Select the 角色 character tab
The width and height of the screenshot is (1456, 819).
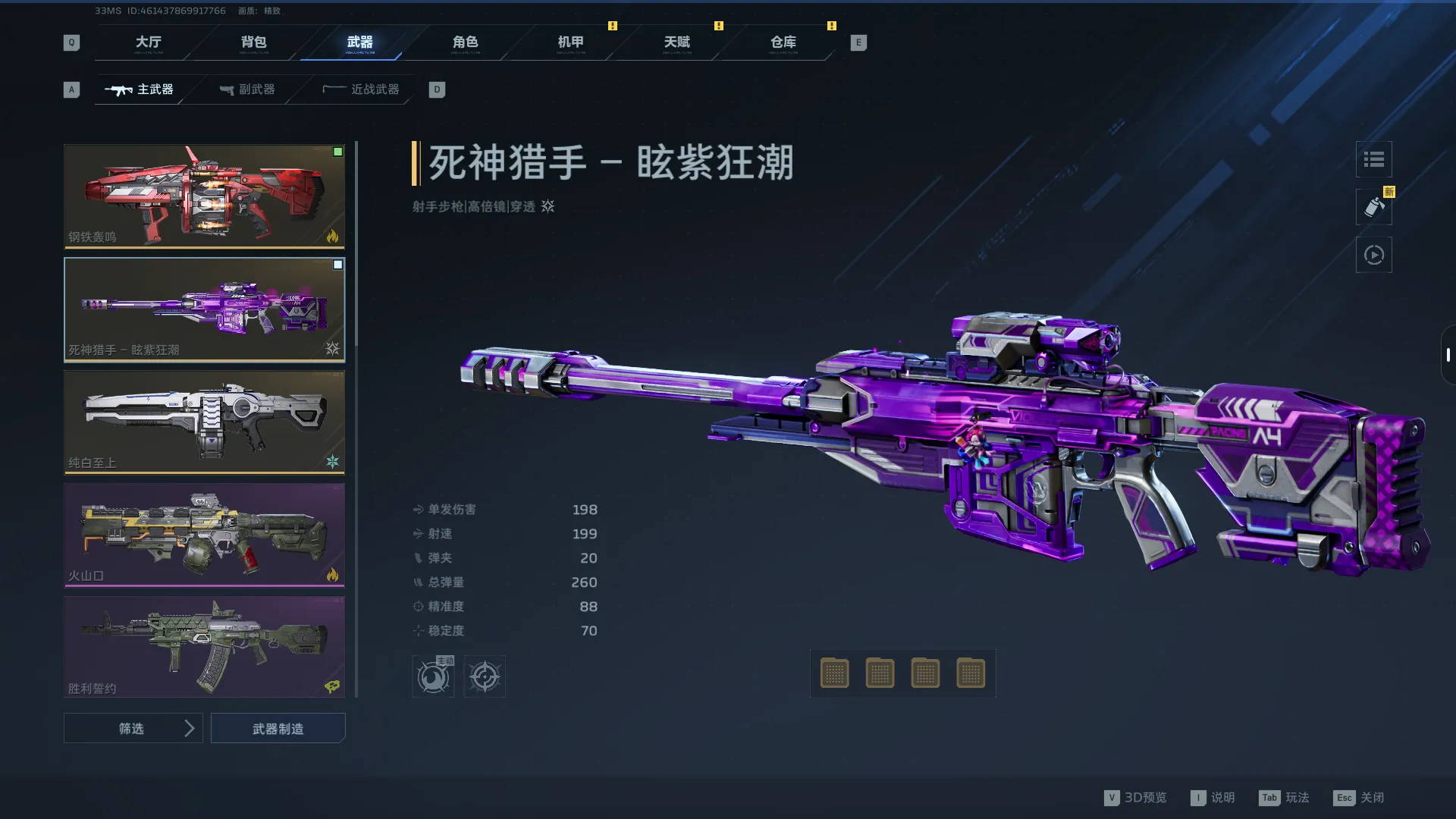pos(465,42)
